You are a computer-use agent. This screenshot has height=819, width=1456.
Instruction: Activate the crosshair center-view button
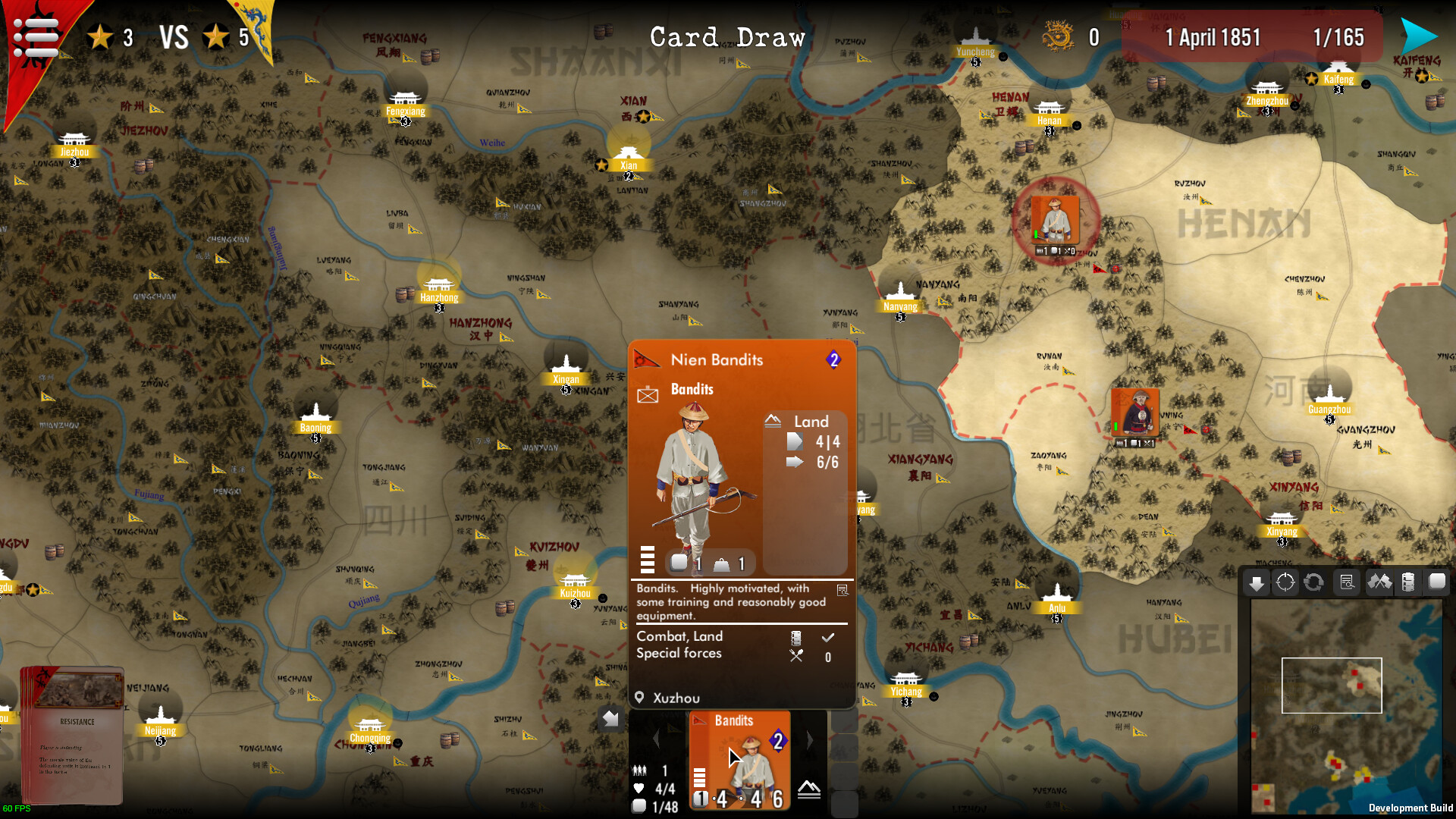click(1285, 582)
